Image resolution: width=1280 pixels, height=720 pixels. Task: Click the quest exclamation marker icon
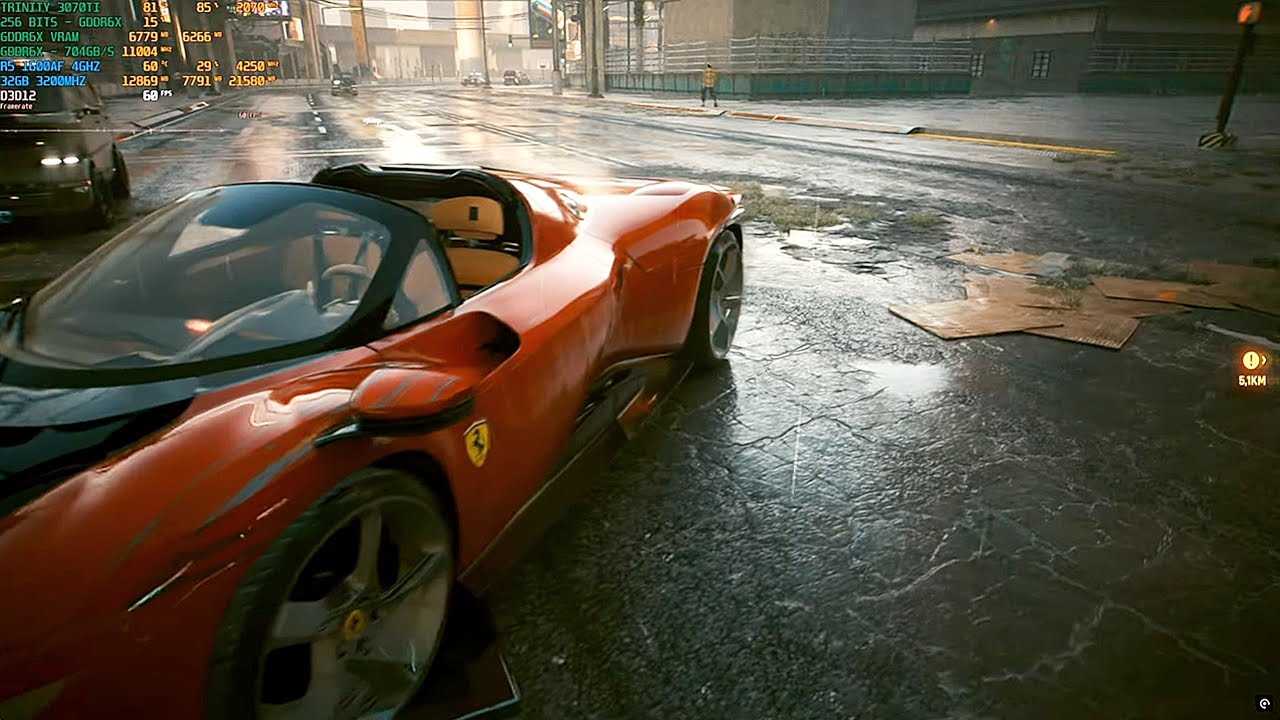tap(1250, 359)
